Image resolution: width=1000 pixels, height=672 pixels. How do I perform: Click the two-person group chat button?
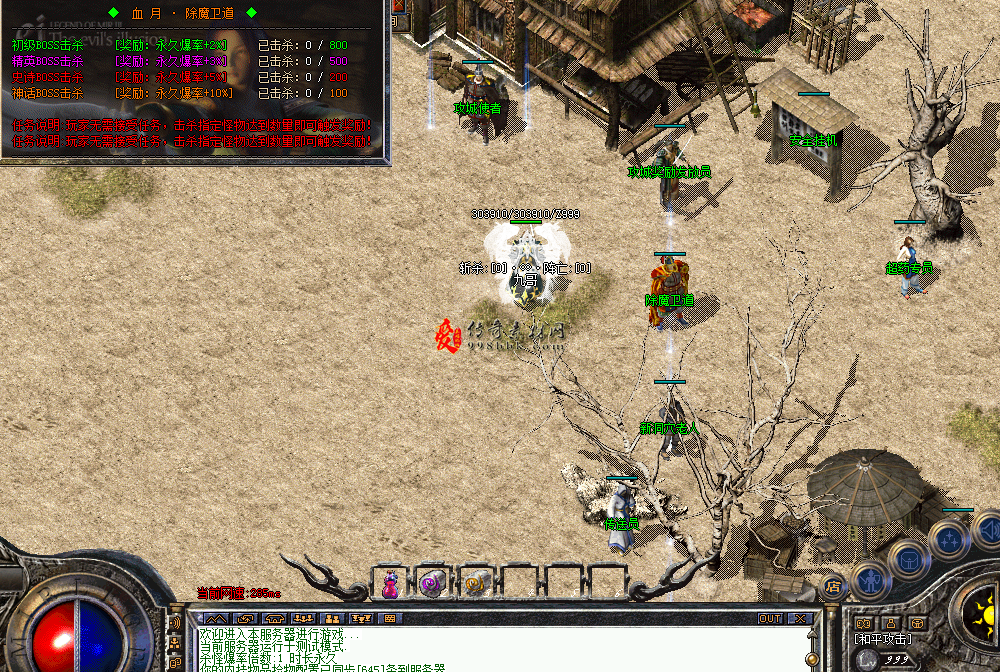tap(331, 618)
